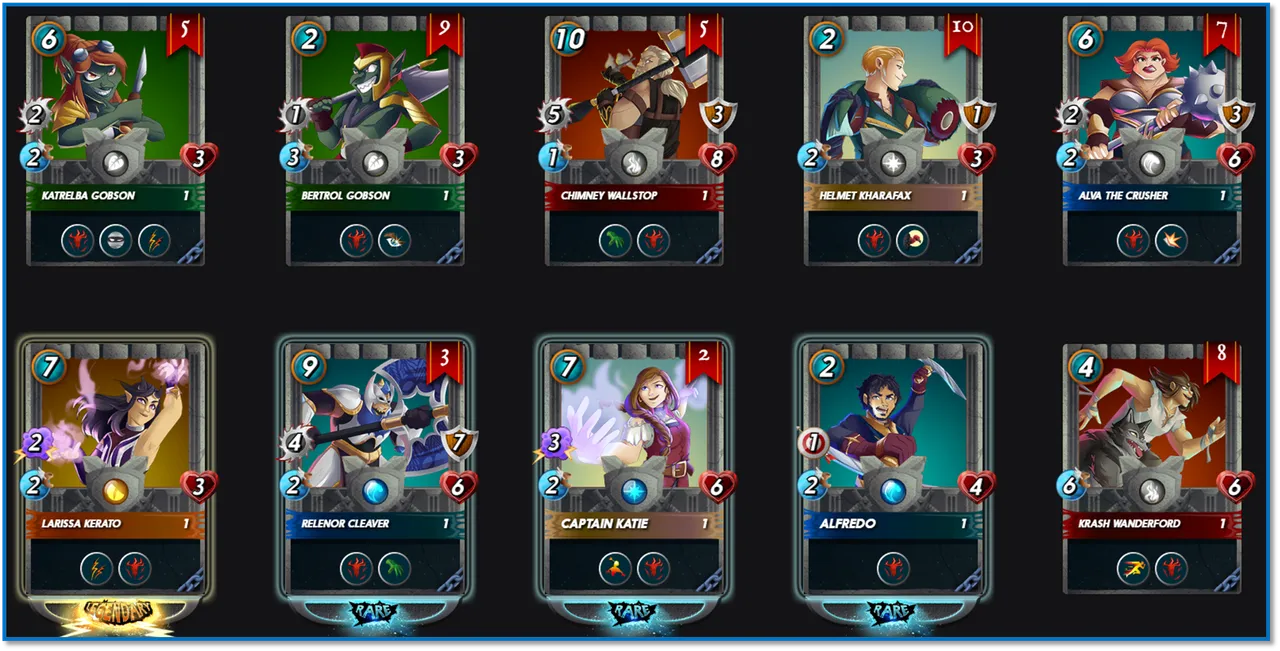The height and width of the screenshot is (651, 1280).
Task: Open the Chimney Wallstop card
Action: pyautogui.click(x=634, y=140)
